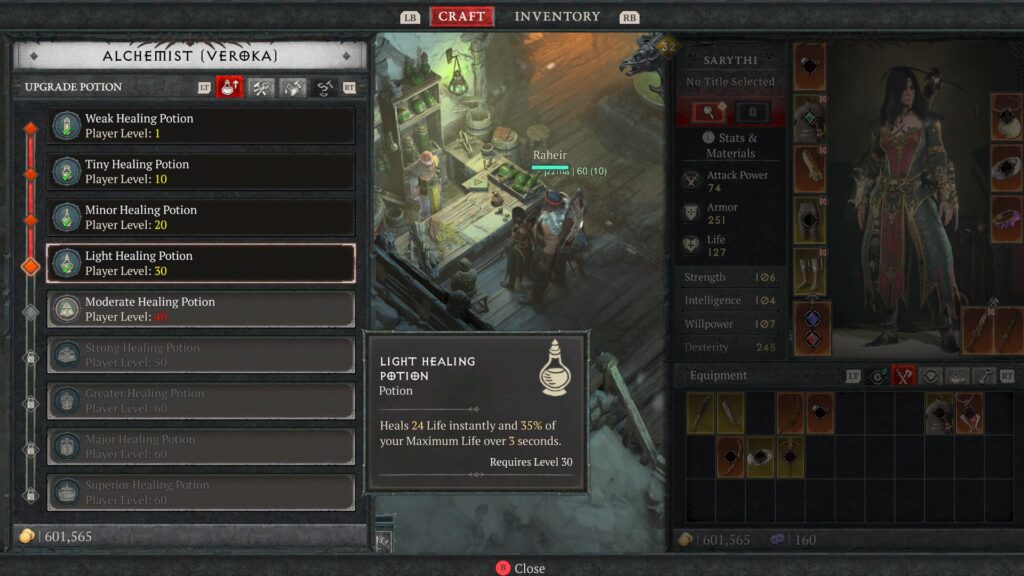Close the alchemist window
The width and height of the screenshot is (1024, 576).
point(520,568)
